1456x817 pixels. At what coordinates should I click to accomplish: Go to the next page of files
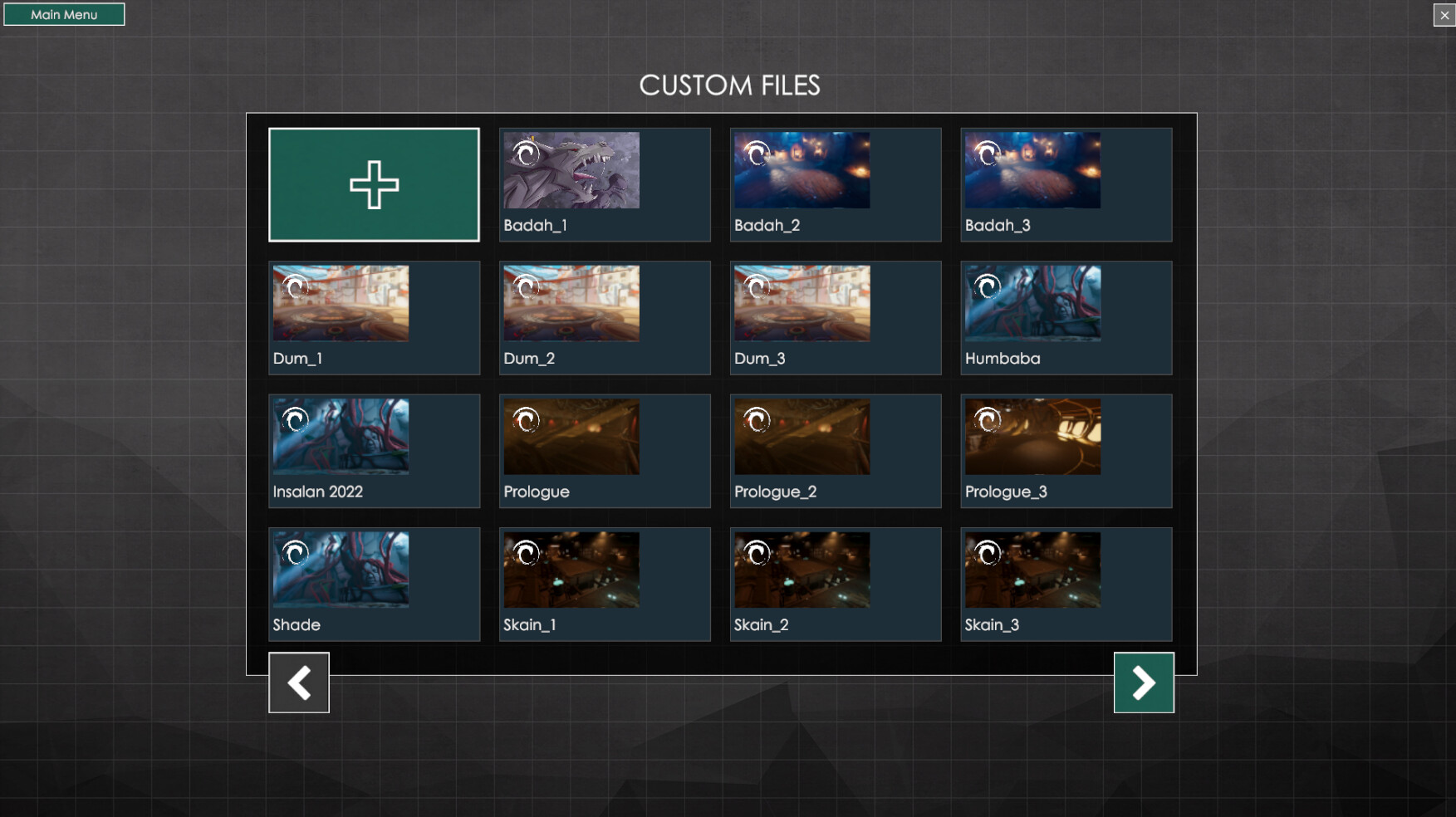pos(1144,682)
